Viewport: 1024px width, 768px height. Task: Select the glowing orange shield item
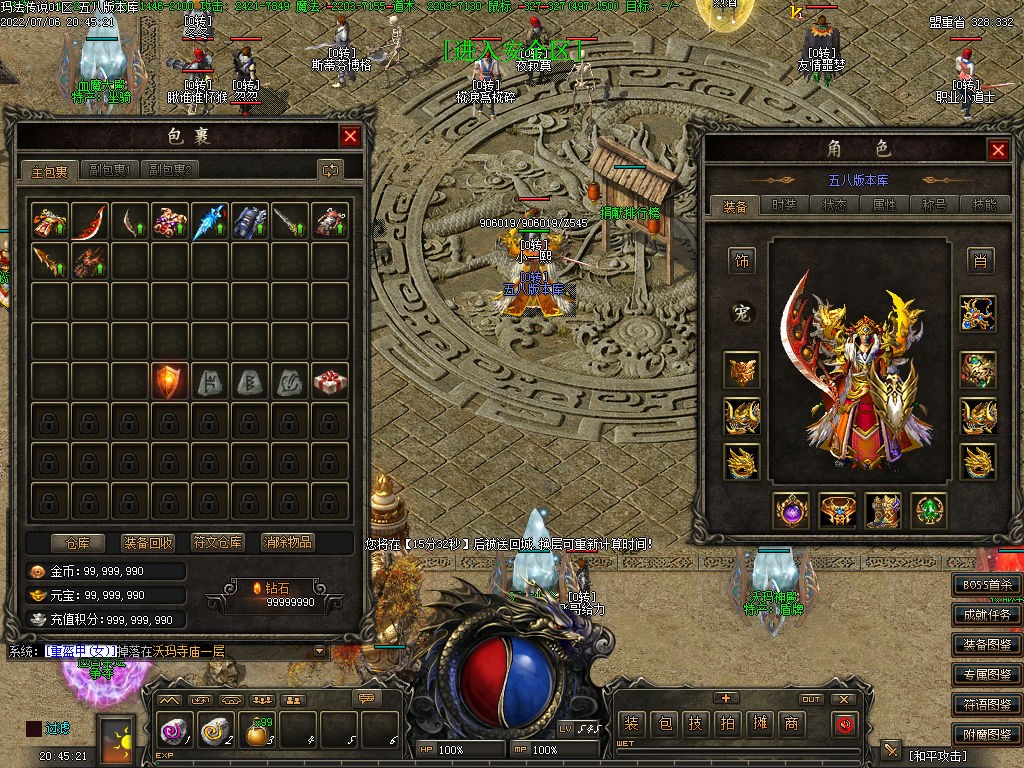(x=170, y=381)
